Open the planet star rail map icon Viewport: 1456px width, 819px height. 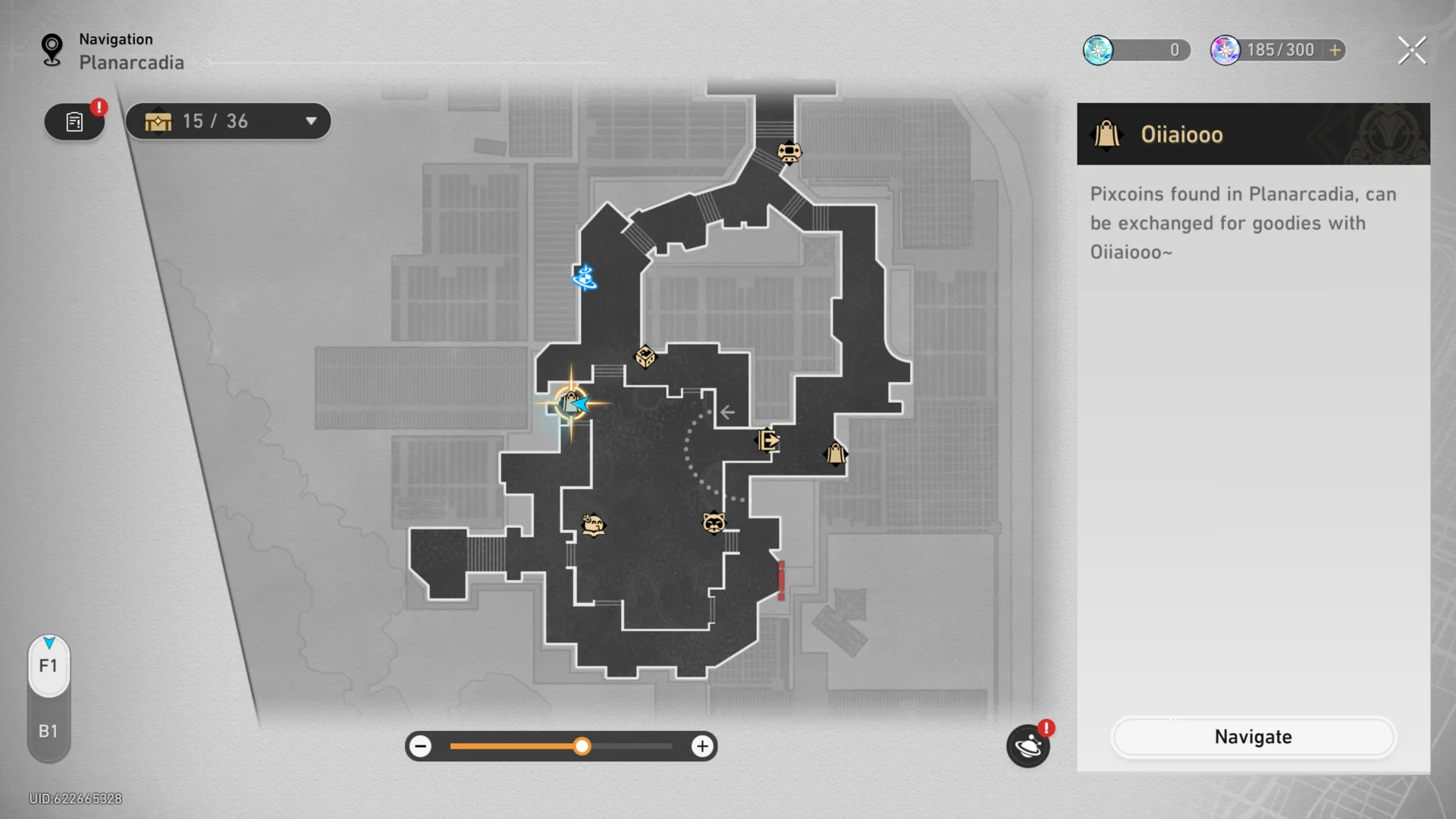click(1028, 746)
